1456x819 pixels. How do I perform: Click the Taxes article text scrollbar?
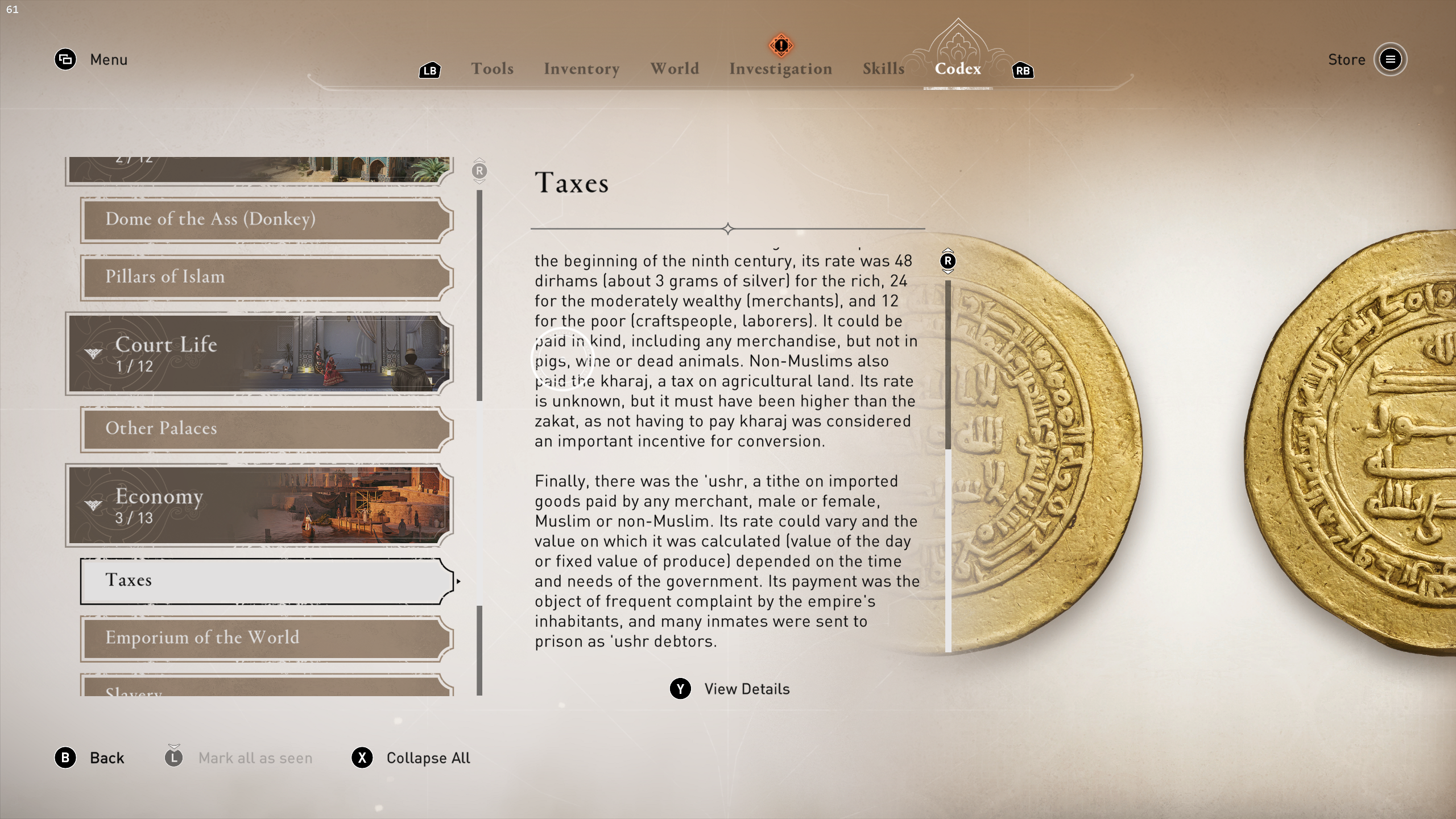click(x=948, y=364)
